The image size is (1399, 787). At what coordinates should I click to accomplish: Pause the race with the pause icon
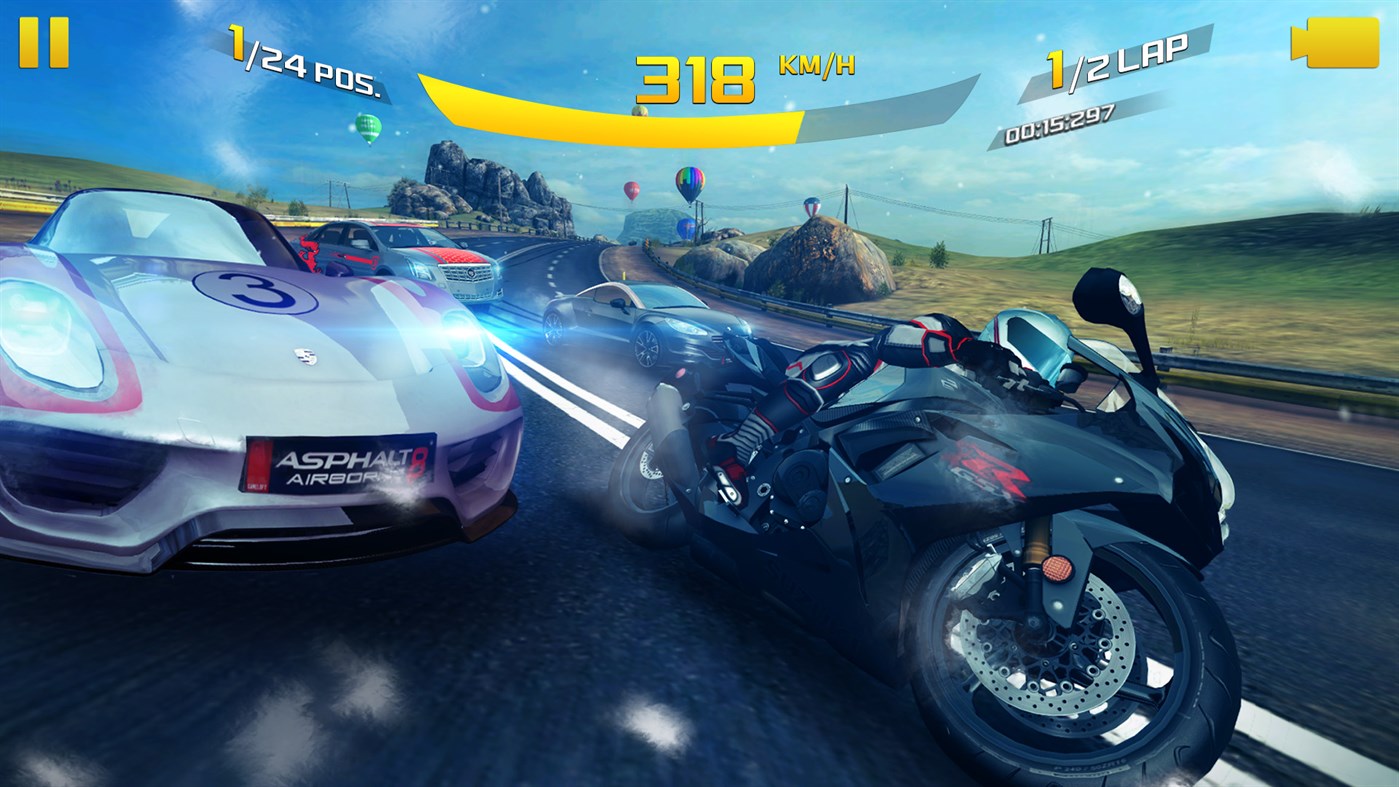click(42, 40)
